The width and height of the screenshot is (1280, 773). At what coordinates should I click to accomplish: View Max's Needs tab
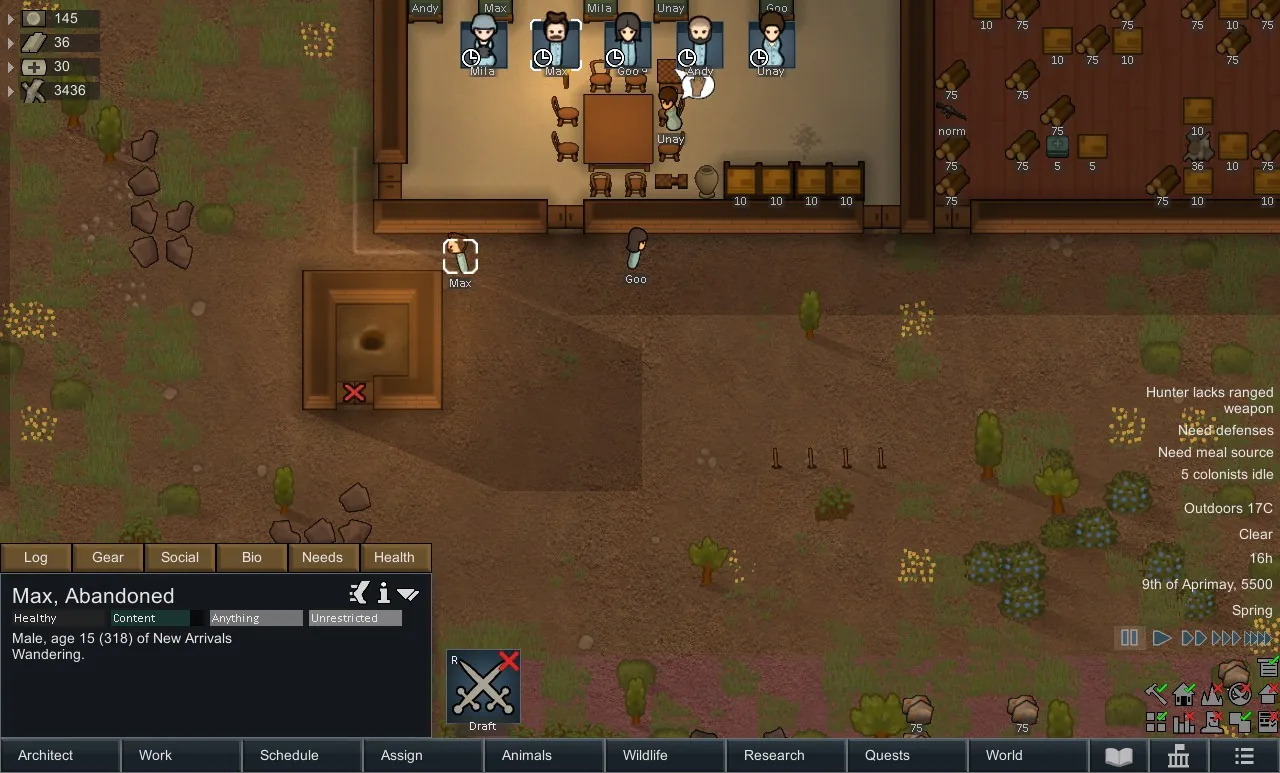[322, 557]
